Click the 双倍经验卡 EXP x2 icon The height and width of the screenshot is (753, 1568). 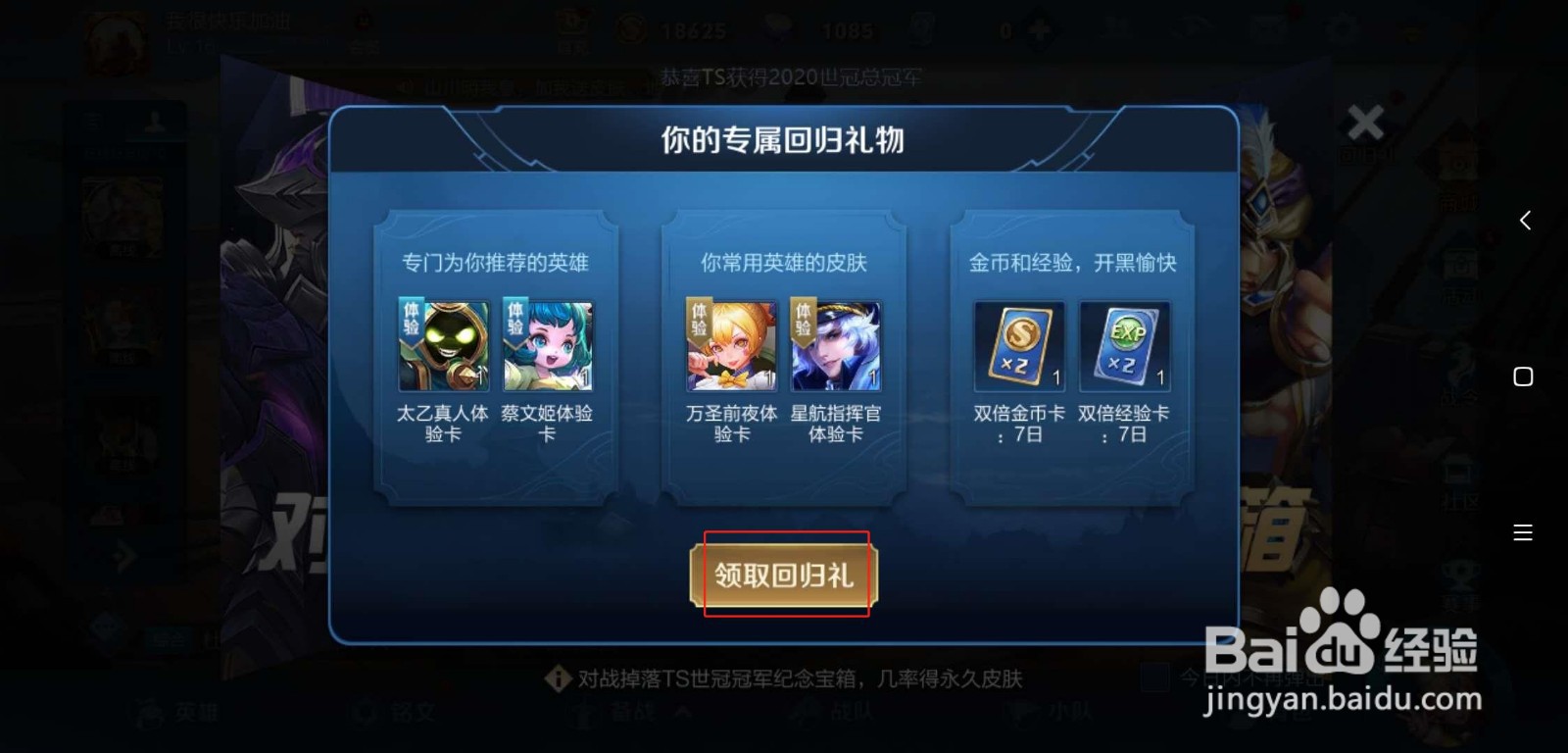click(1125, 346)
